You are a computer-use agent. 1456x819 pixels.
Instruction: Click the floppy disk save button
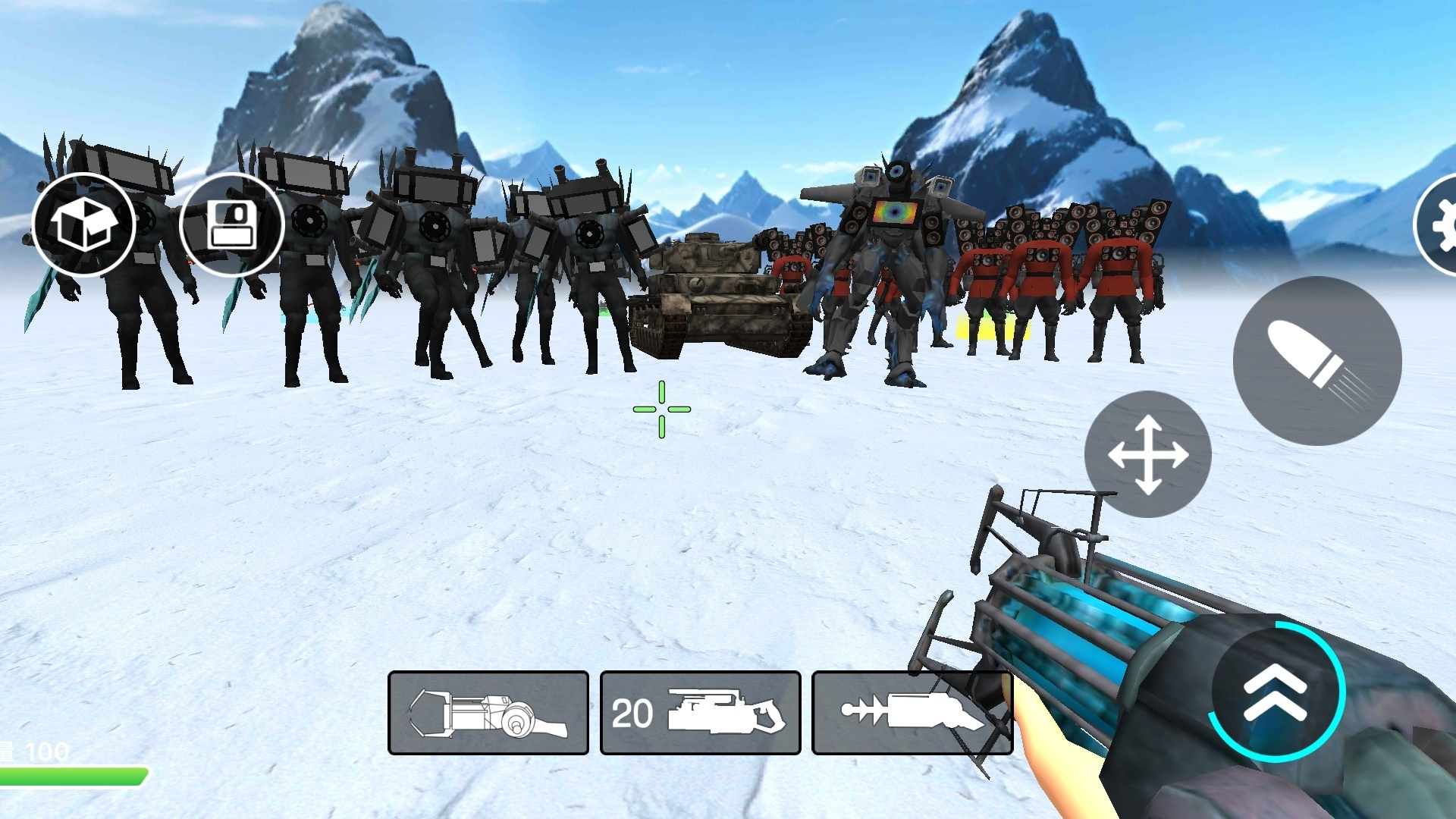(232, 224)
